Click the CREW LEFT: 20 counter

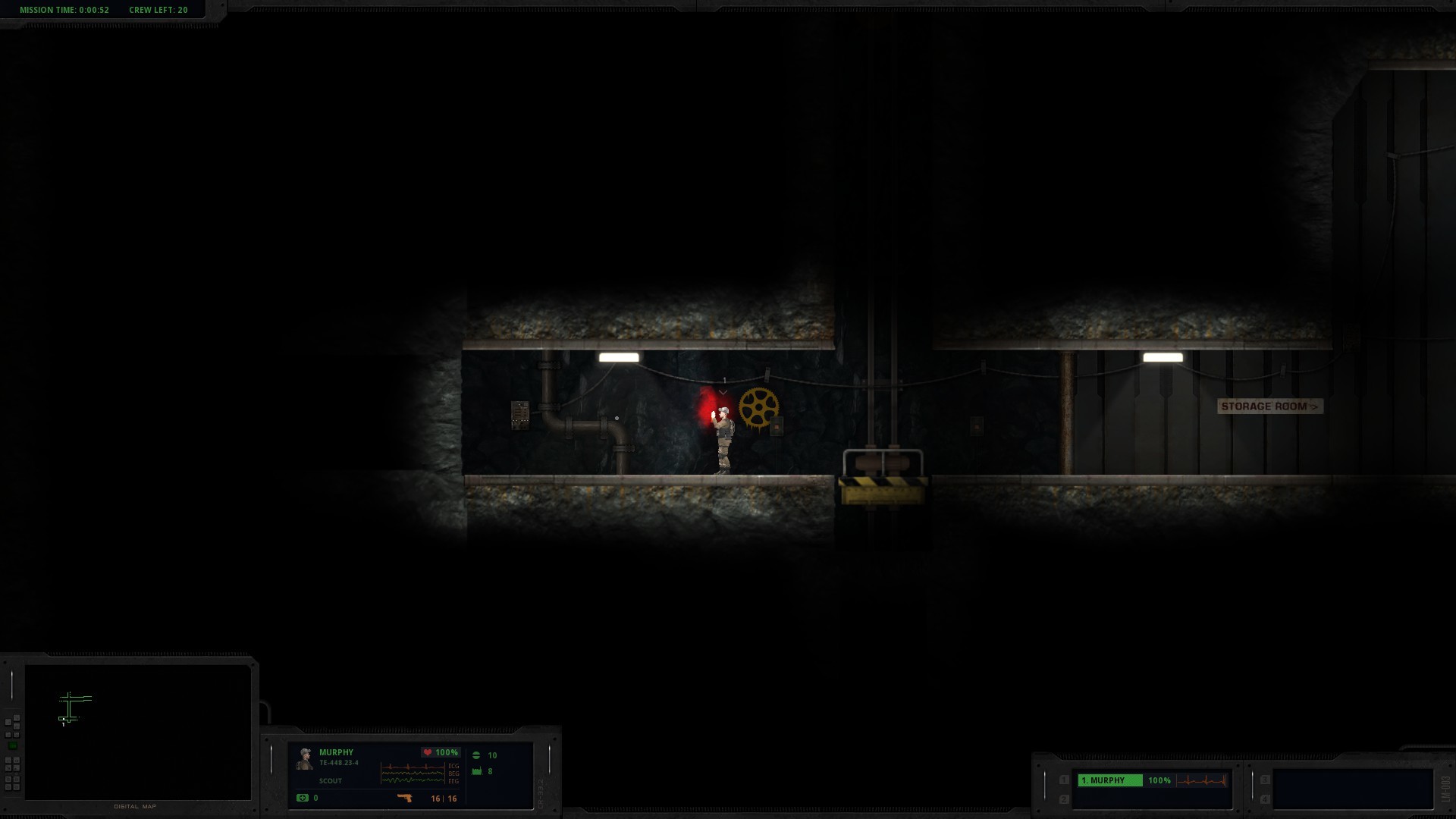point(158,10)
